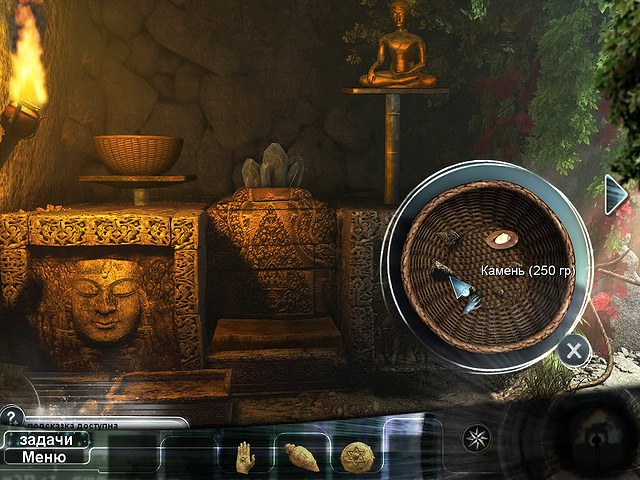Screen dimensions: 640x480
Task: Close the basket zoom view
Action: point(573,350)
